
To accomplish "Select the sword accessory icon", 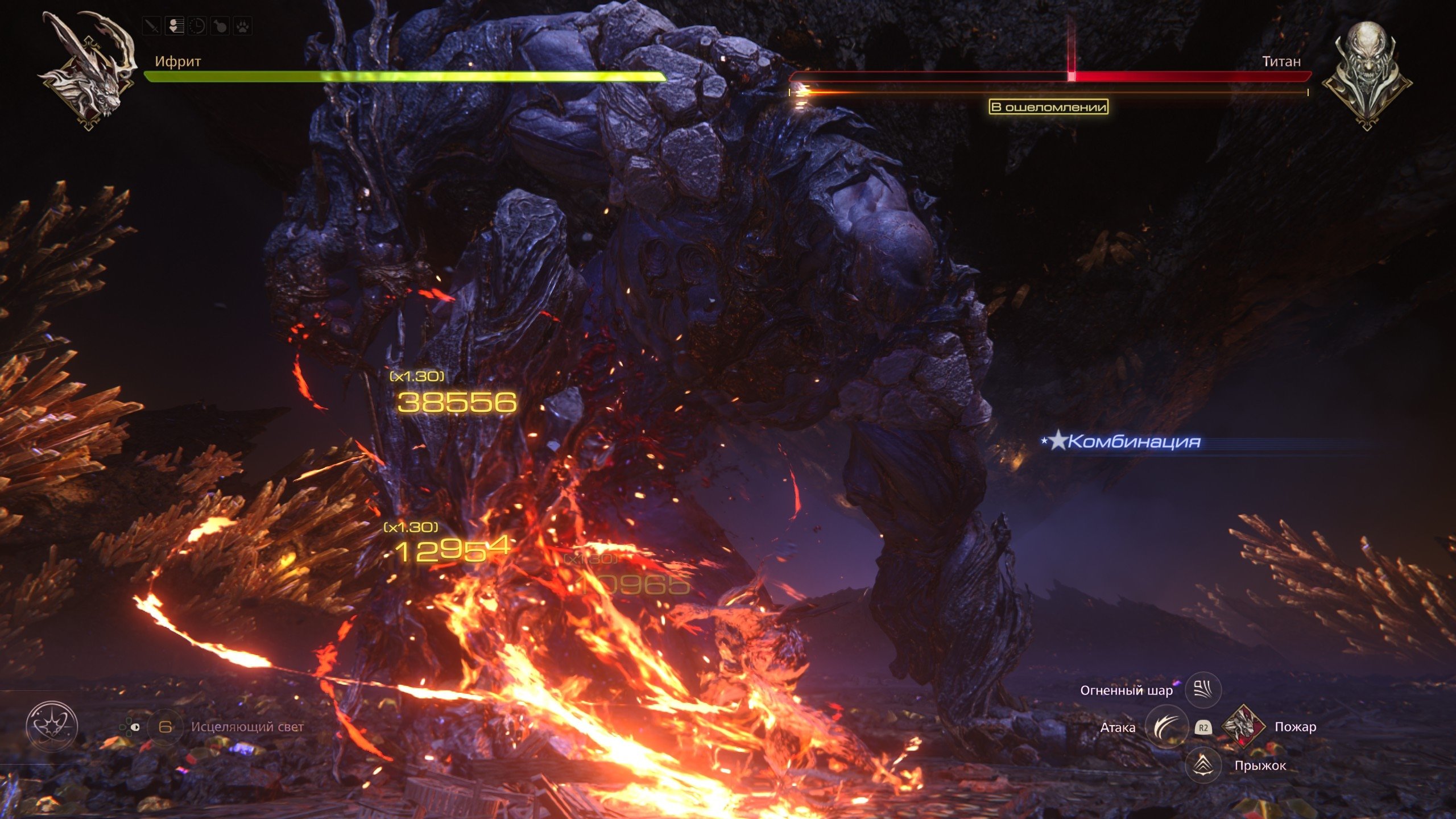I will [151, 26].
